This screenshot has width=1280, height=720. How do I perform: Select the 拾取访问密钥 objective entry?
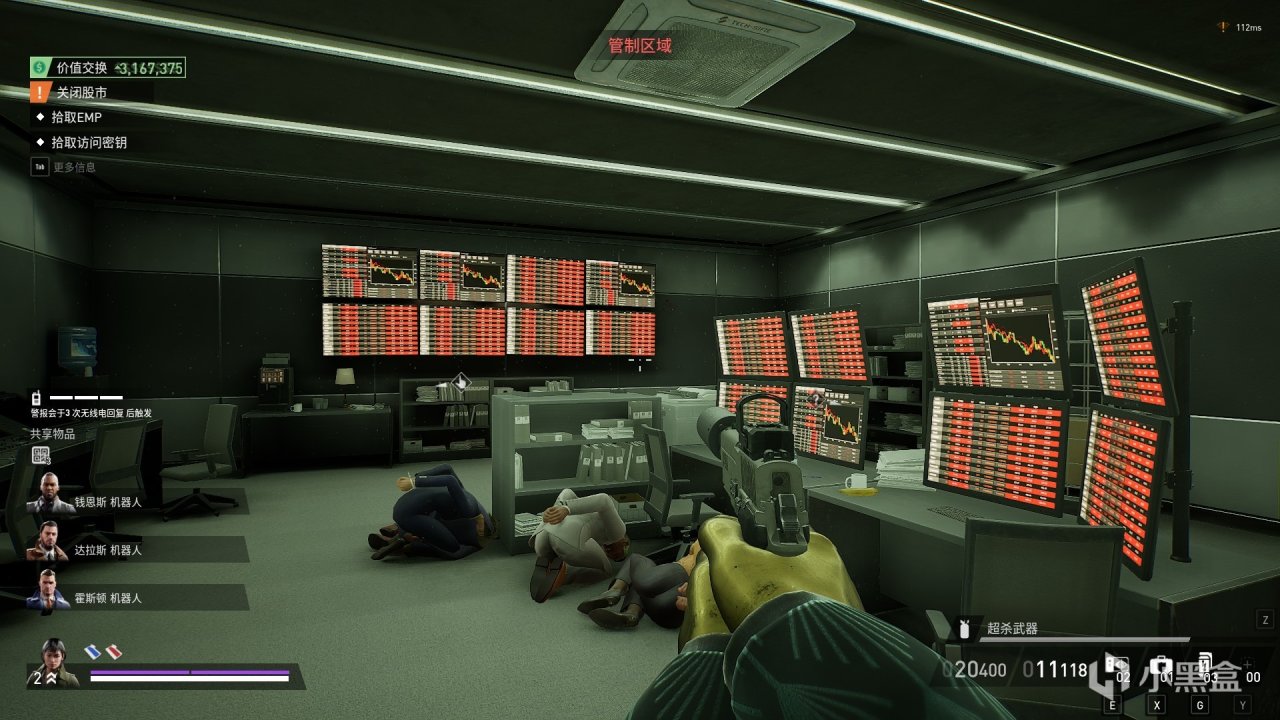pos(88,143)
